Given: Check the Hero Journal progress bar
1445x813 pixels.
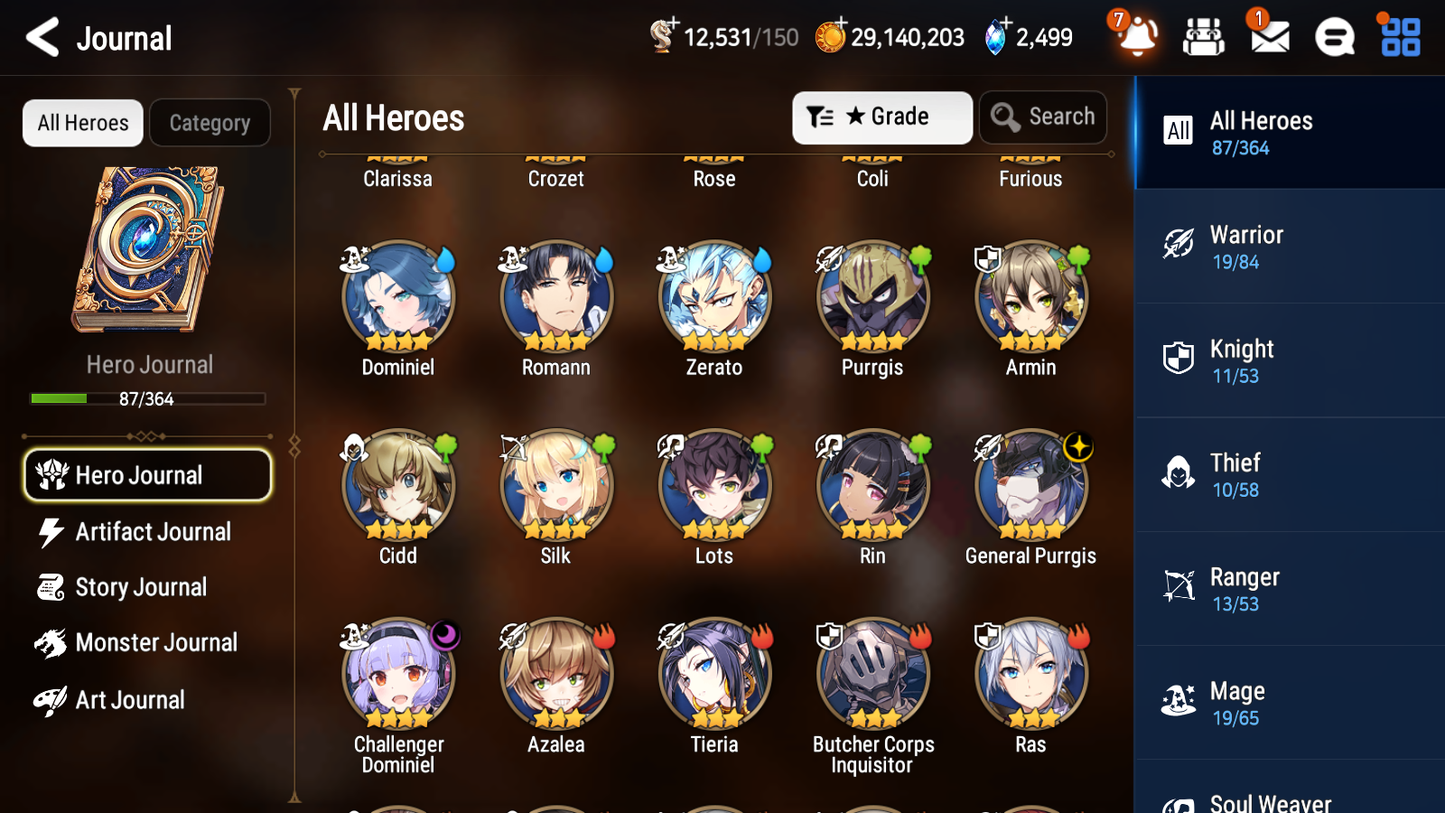Looking at the screenshot, I should (148, 397).
